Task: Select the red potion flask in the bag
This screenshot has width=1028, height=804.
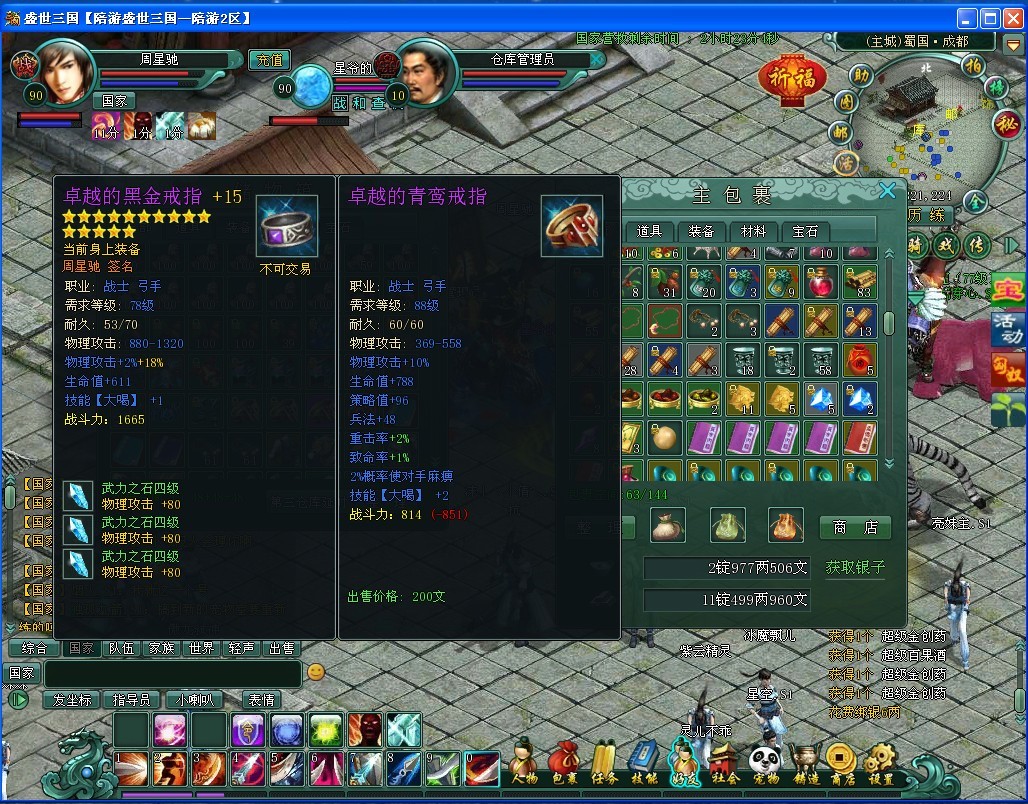Action: 822,281
